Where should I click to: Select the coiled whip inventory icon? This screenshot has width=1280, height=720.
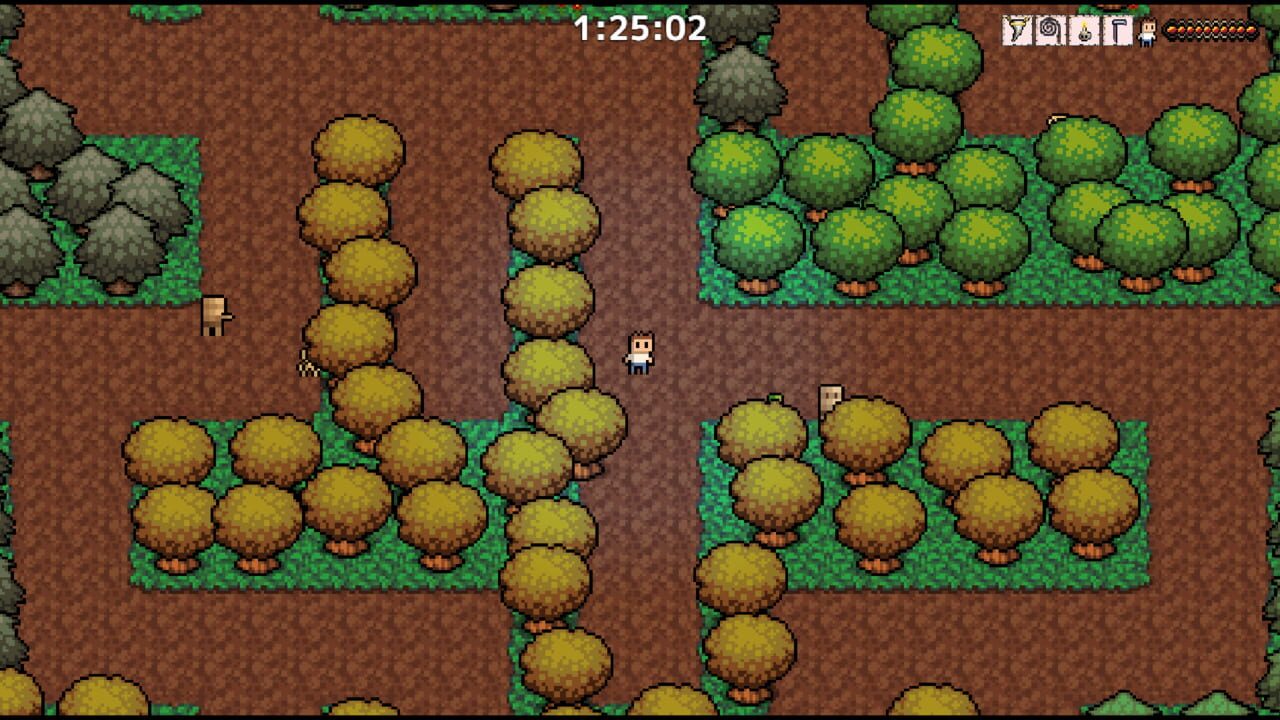pyautogui.click(x=1048, y=30)
